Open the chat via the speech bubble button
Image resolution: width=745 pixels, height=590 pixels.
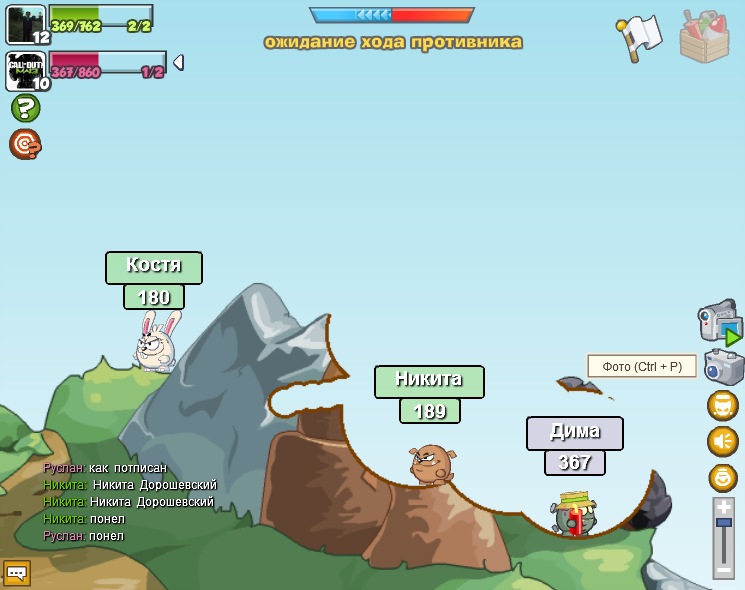pos(17,573)
